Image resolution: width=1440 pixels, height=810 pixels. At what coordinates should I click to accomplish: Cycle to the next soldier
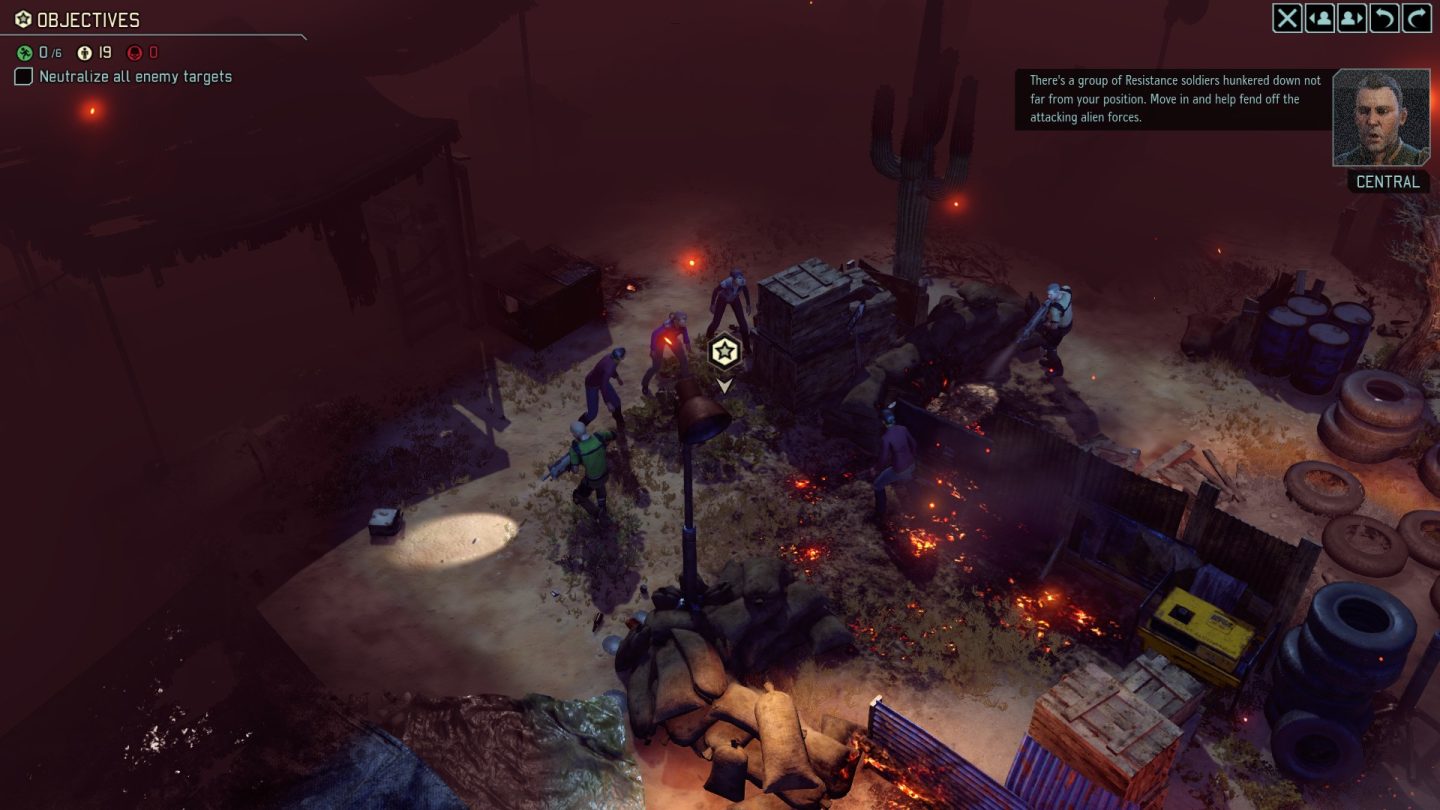coord(1352,19)
